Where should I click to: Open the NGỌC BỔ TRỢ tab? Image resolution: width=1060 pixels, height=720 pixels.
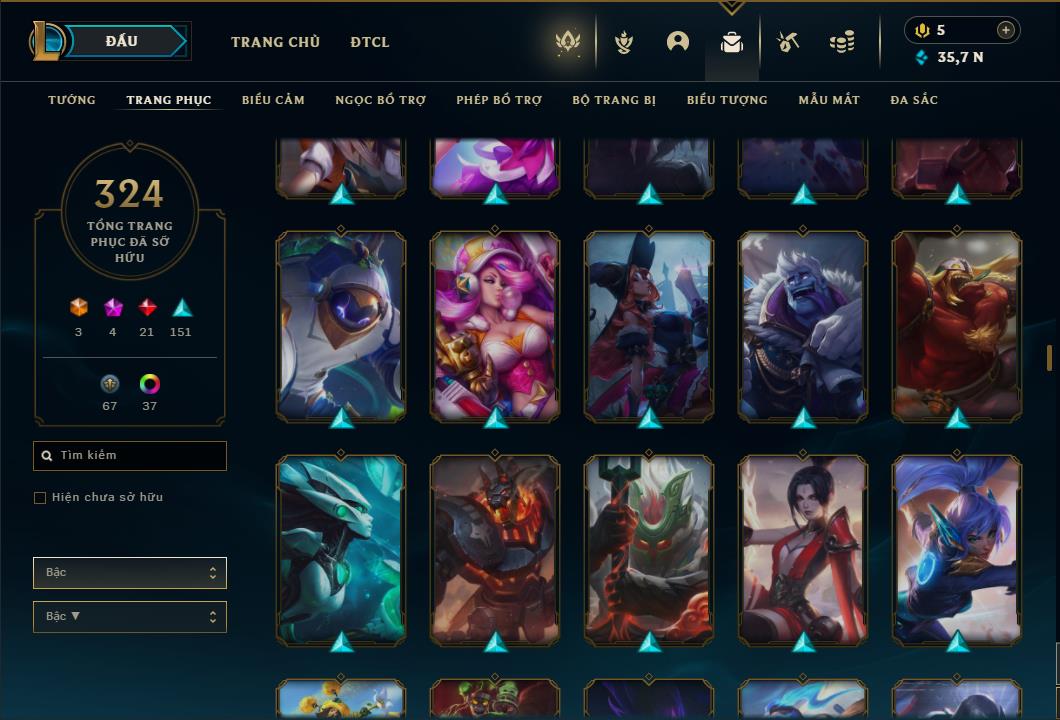coord(380,100)
